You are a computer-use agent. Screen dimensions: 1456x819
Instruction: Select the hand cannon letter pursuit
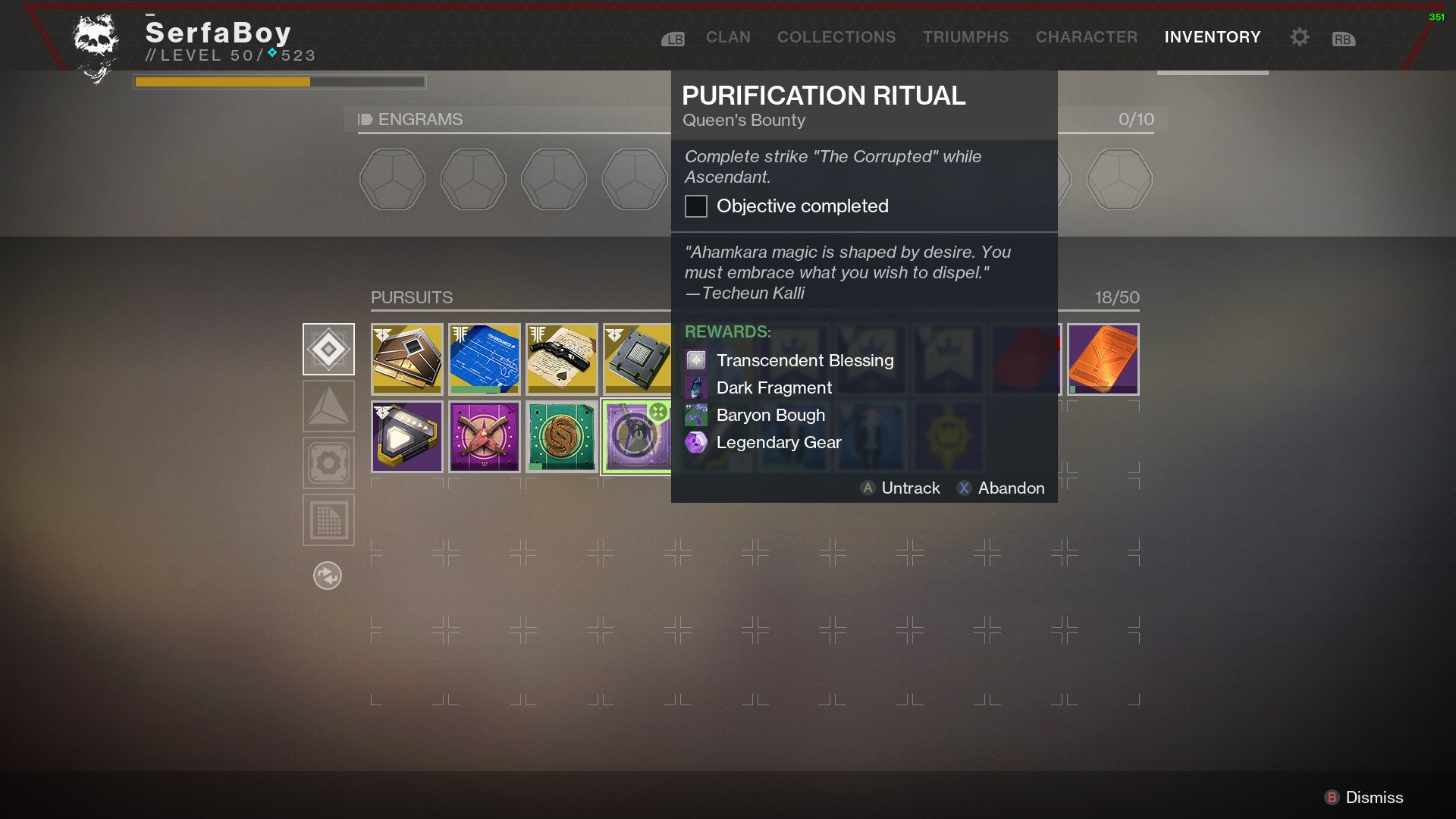click(x=562, y=359)
